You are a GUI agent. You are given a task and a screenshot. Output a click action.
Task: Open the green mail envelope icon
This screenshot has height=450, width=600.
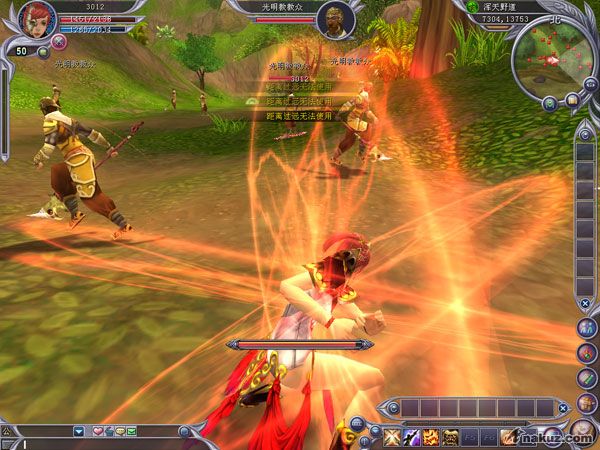tap(131, 431)
